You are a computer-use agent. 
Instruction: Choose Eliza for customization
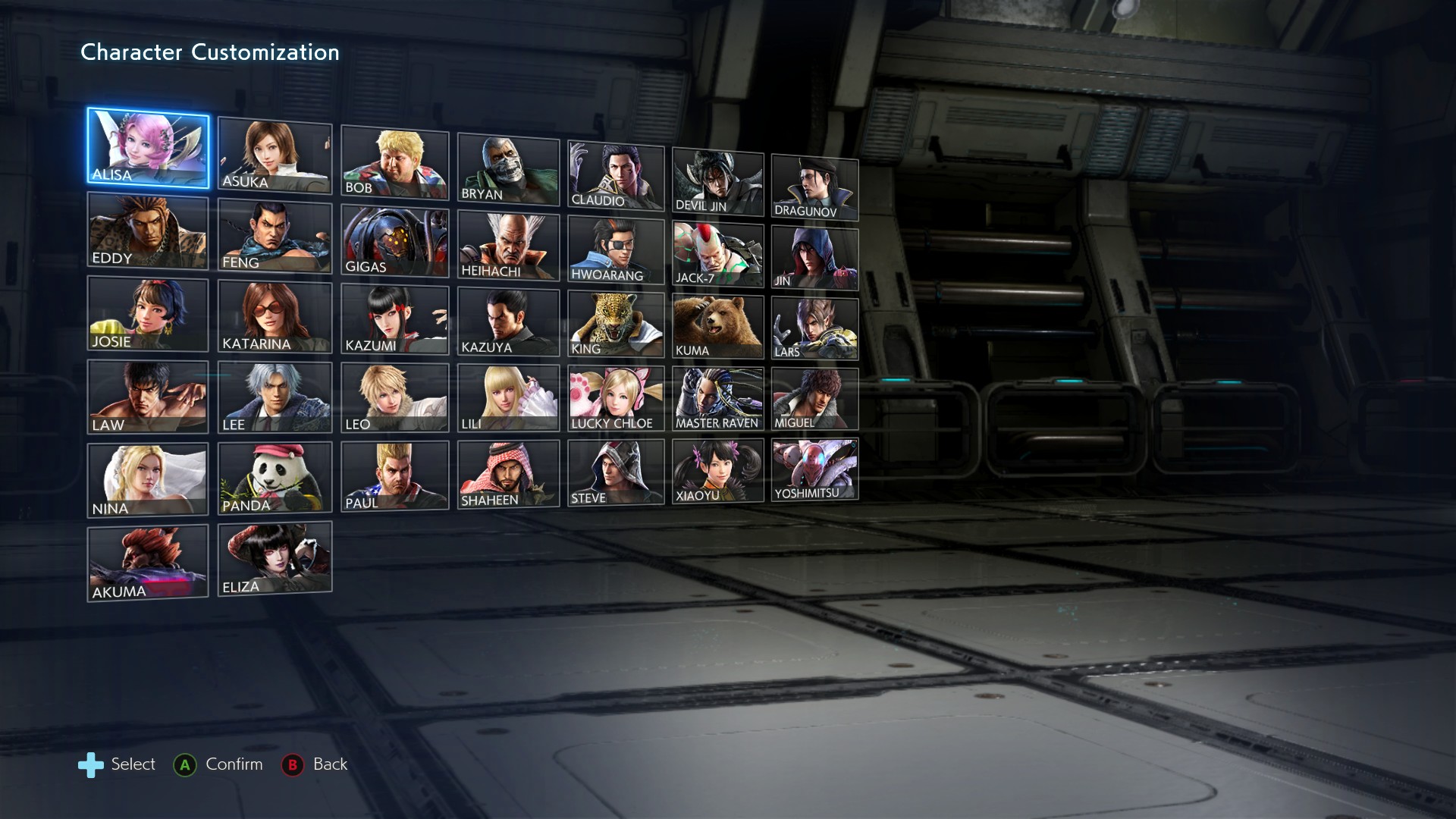pos(275,559)
